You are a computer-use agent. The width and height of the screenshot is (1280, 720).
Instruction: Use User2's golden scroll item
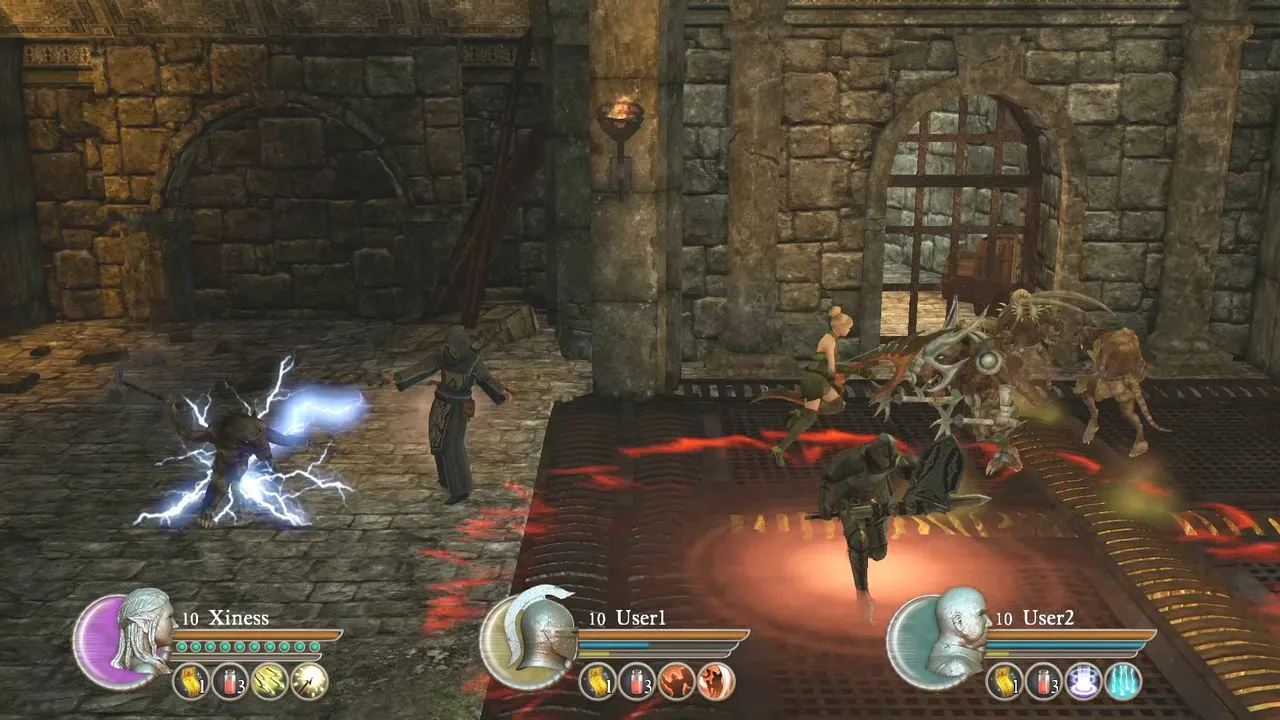(1005, 681)
